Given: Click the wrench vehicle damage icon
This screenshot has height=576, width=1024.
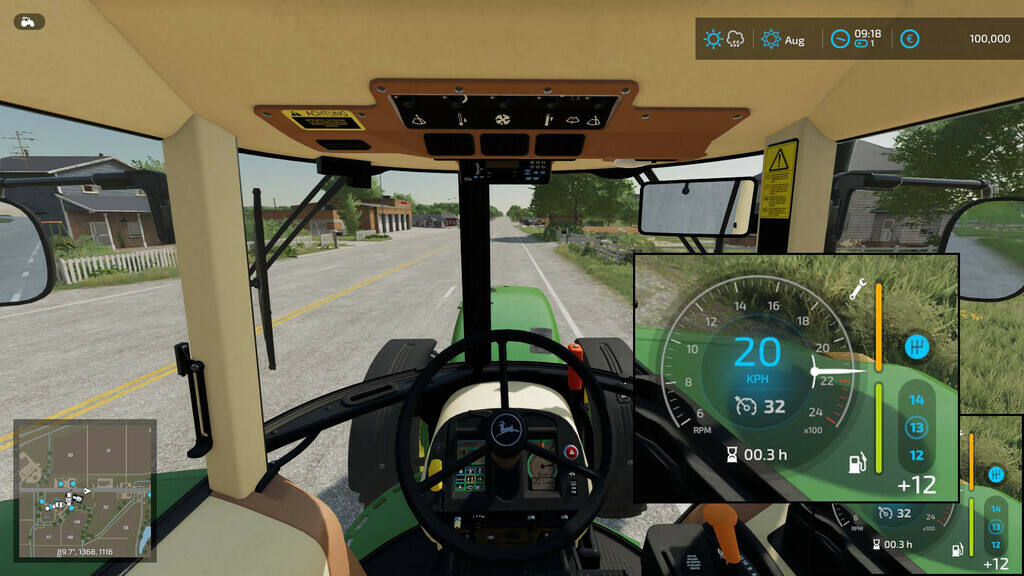Looking at the screenshot, I should point(857,290).
